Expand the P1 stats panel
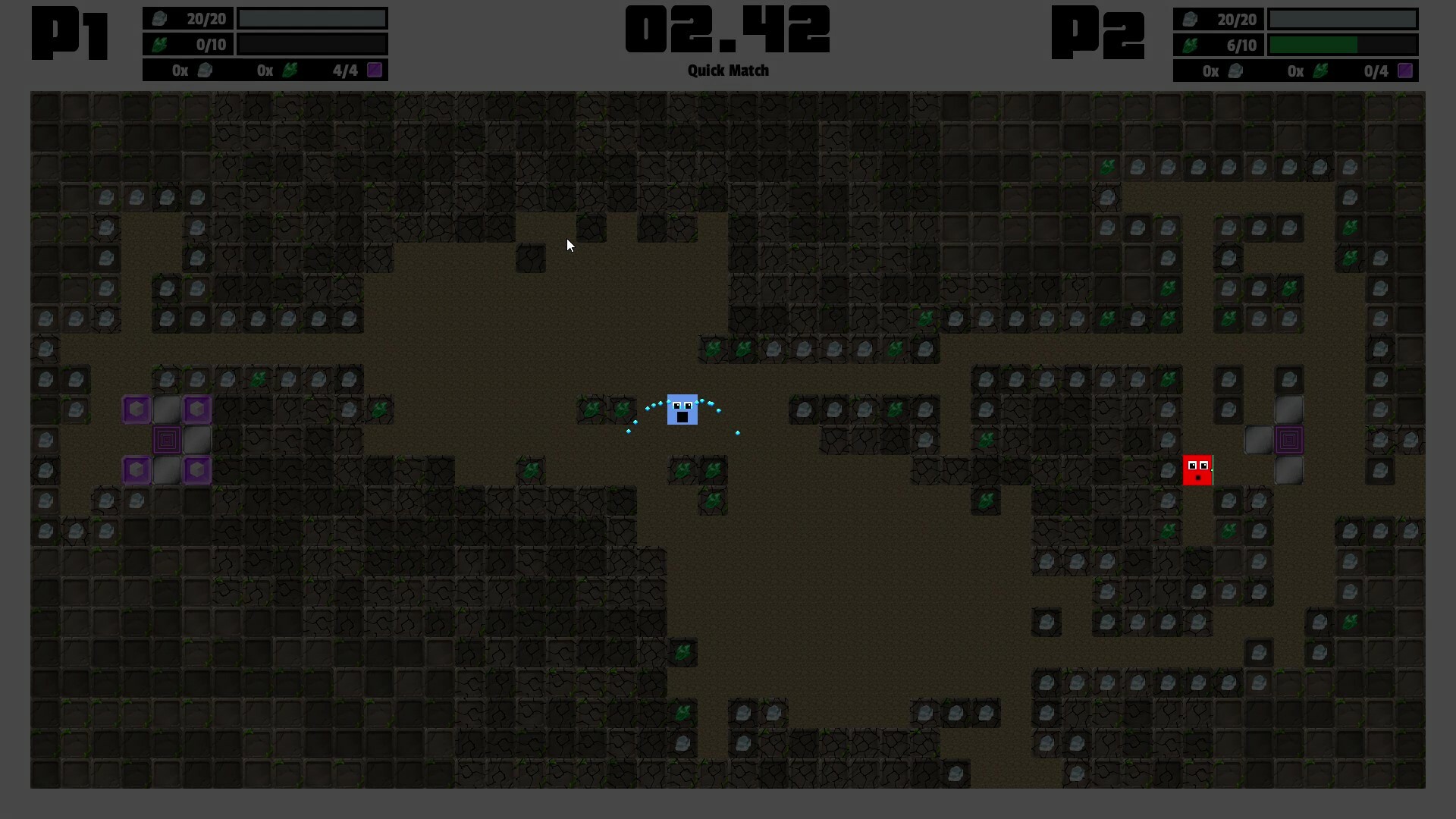 [265, 43]
